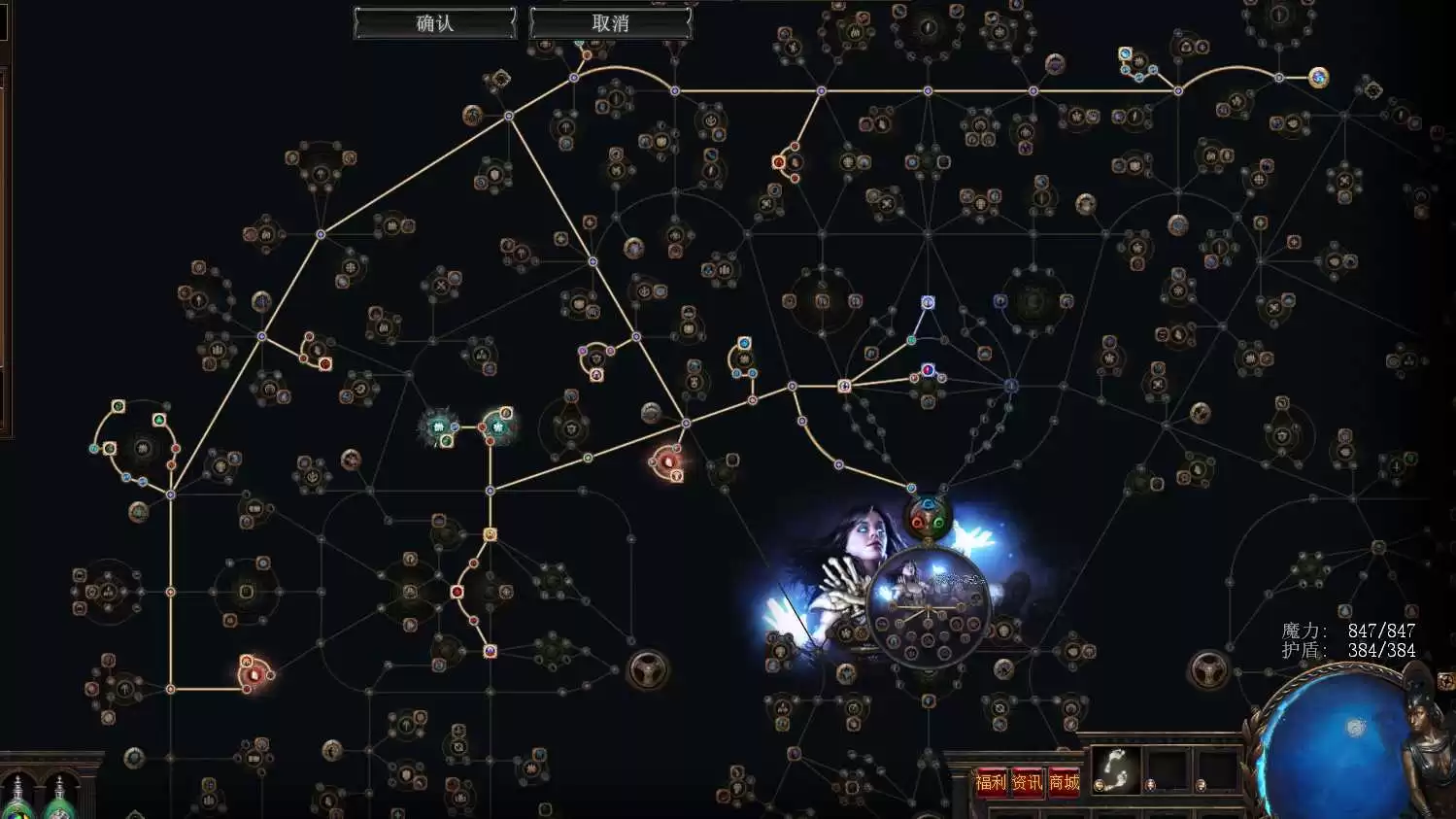The width and height of the screenshot is (1456, 819).
Task: Confirm passive points with 确认 button
Action: [434, 23]
